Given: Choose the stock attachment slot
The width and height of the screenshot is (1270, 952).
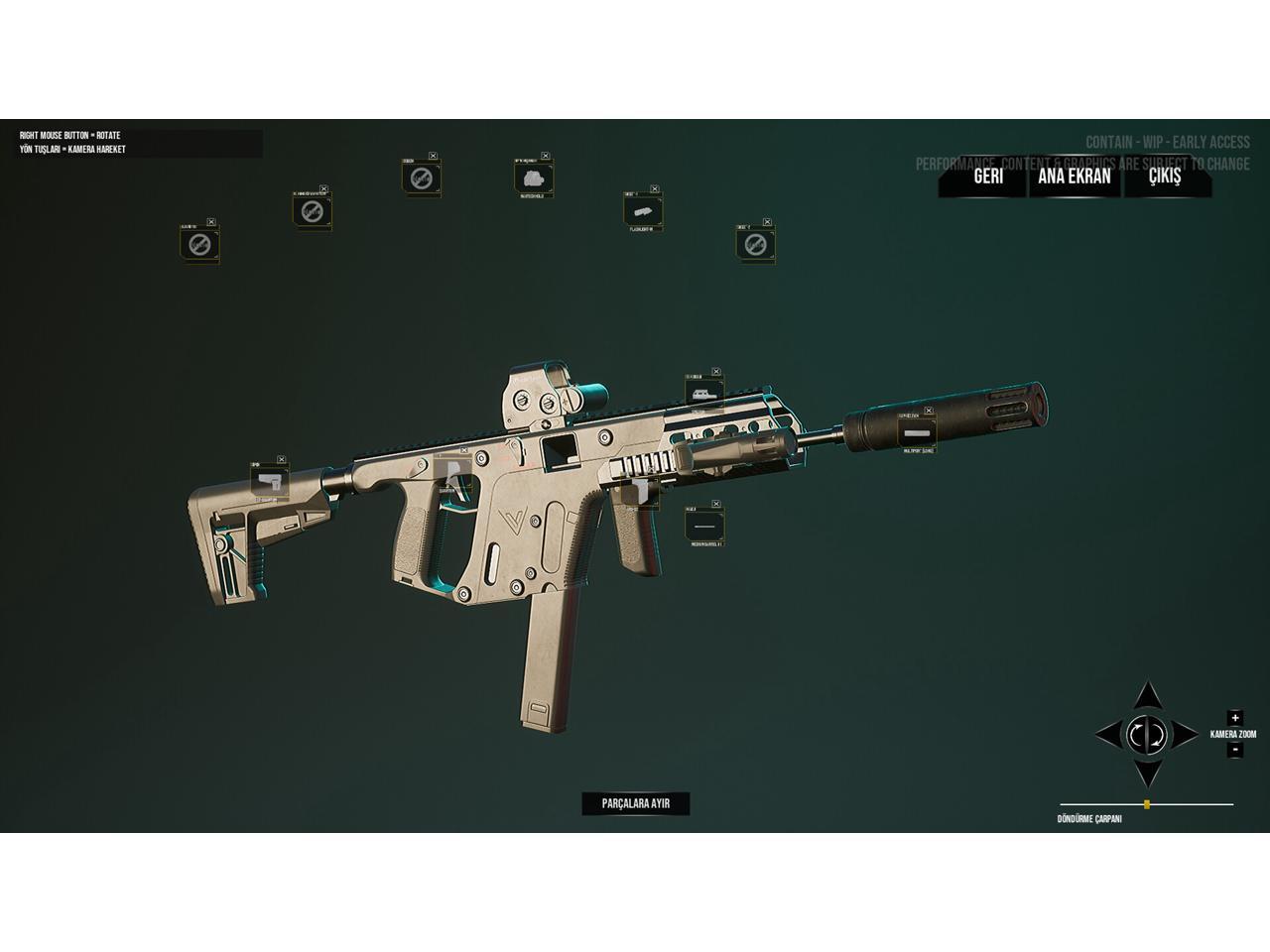Looking at the screenshot, I should pyautogui.click(x=269, y=481).
